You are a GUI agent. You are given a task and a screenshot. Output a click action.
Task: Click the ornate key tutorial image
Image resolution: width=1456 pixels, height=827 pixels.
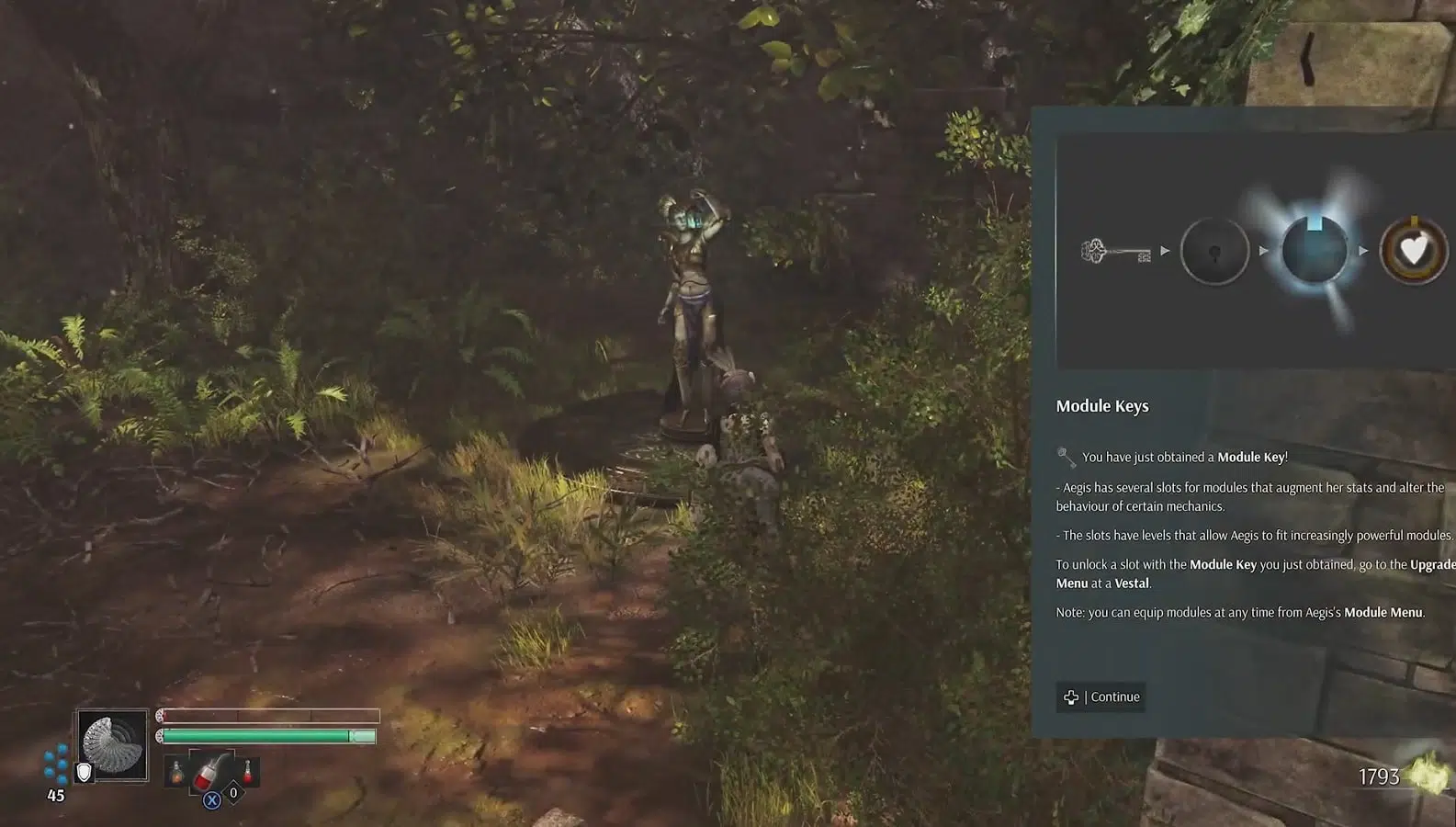pyautogui.click(x=1116, y=251)
